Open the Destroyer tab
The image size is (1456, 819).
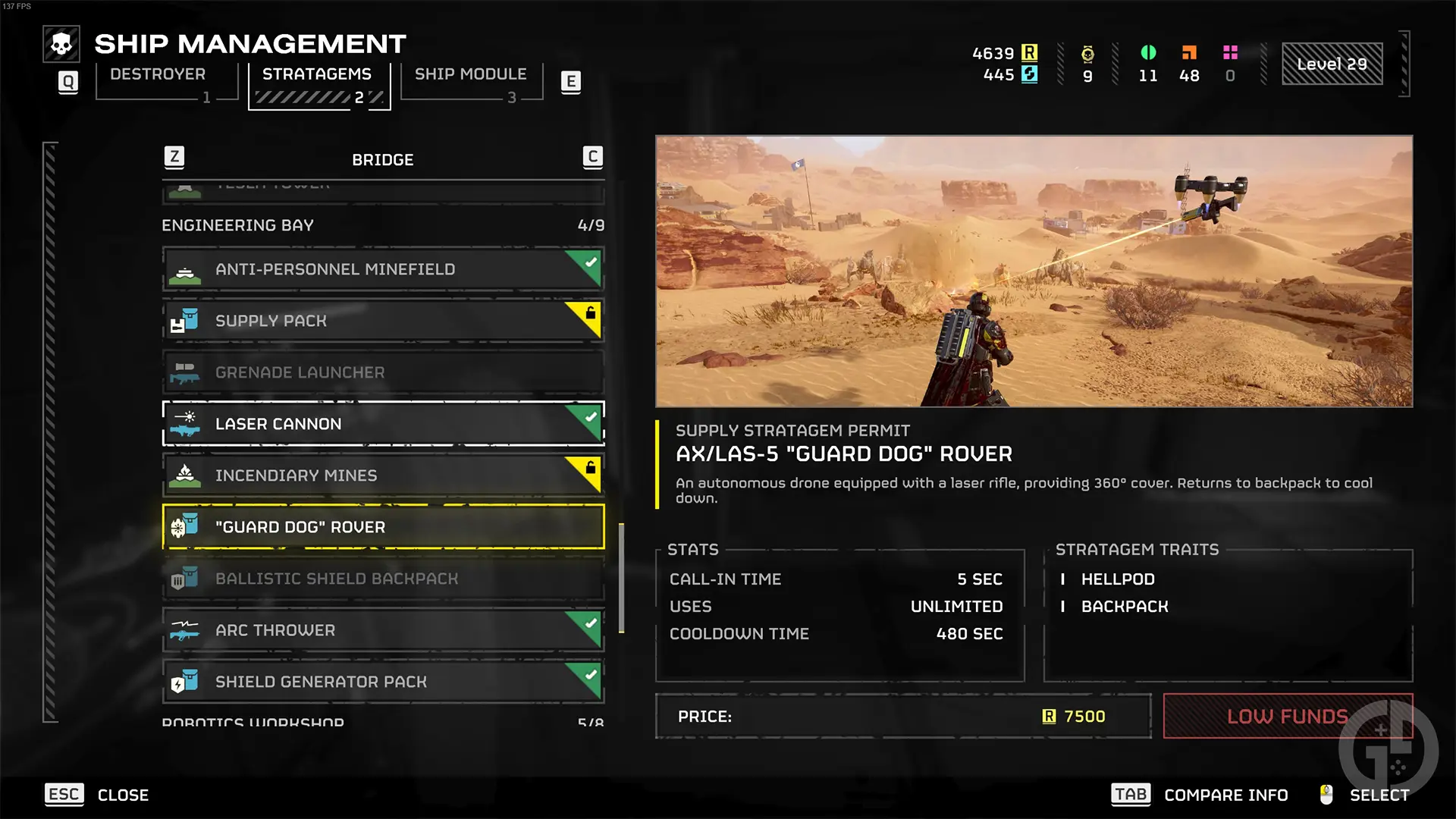coord(156,74)
